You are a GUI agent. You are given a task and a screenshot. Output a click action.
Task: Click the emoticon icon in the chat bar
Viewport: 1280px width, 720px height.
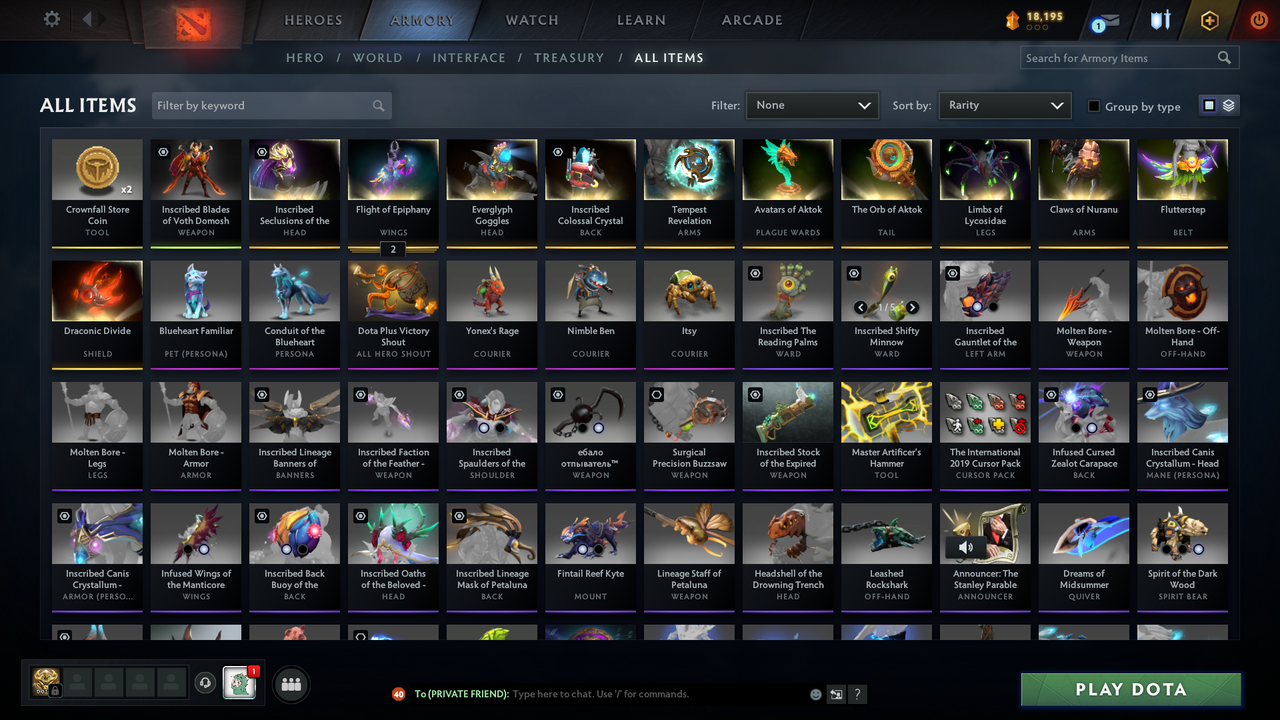click(x=814, y=693)
